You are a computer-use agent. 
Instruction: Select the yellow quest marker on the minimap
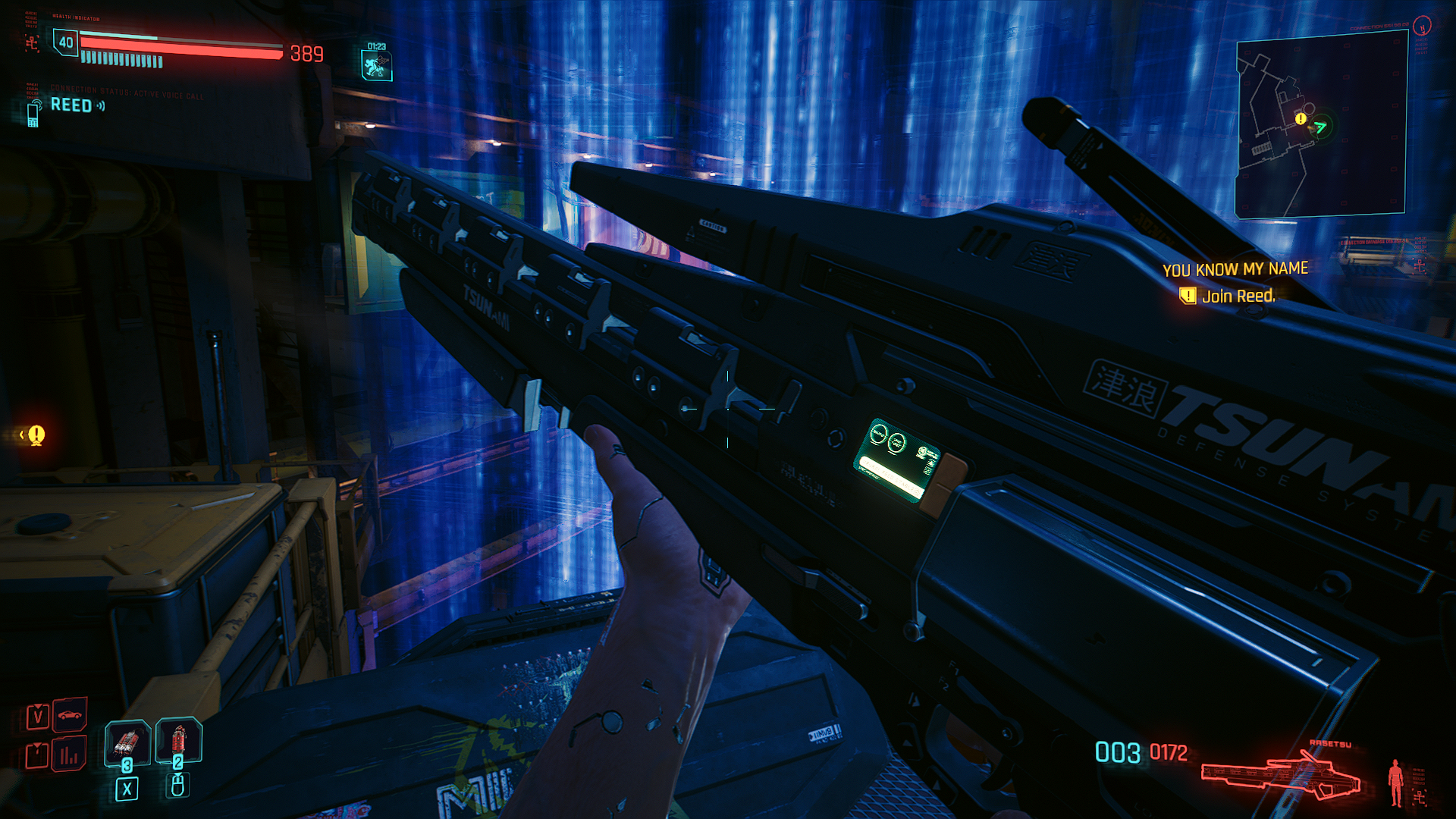(1301, 119)
